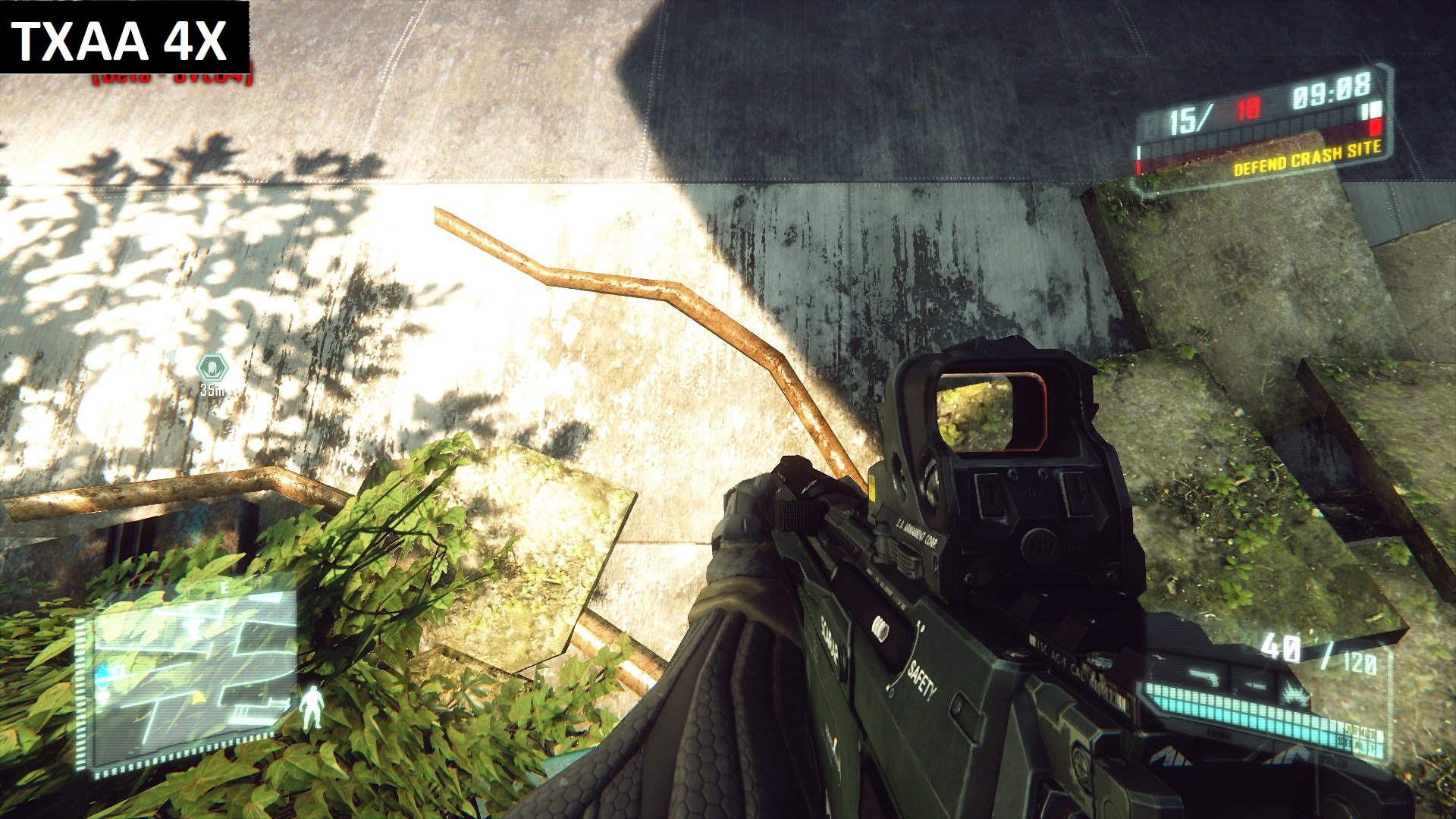Click the TXAA 4X overlay label

click(x=121, y=39)
